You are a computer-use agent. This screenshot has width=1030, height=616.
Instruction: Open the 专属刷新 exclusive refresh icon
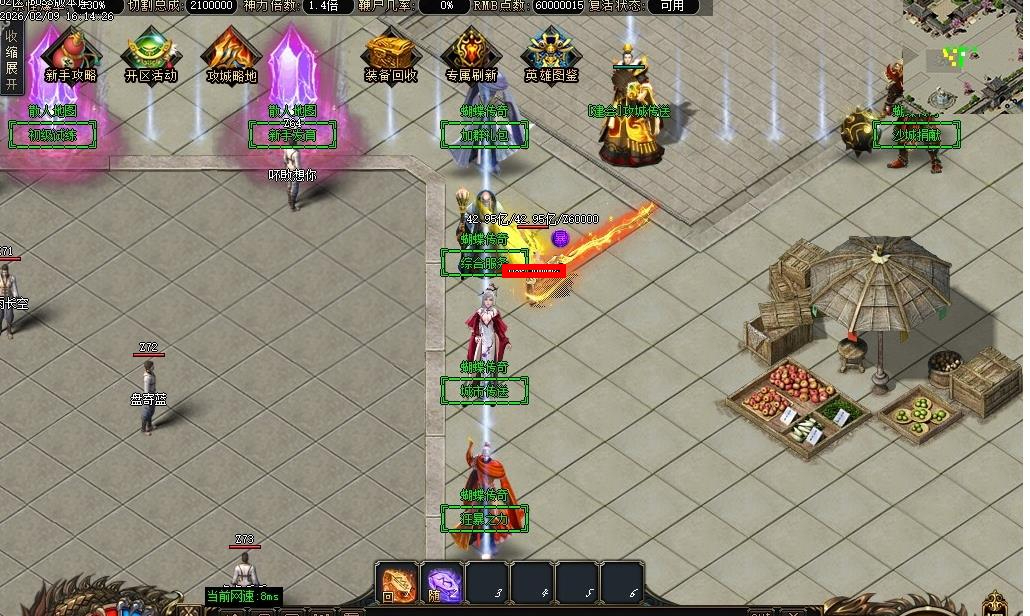pyautogui.click(x=471, y=54)
